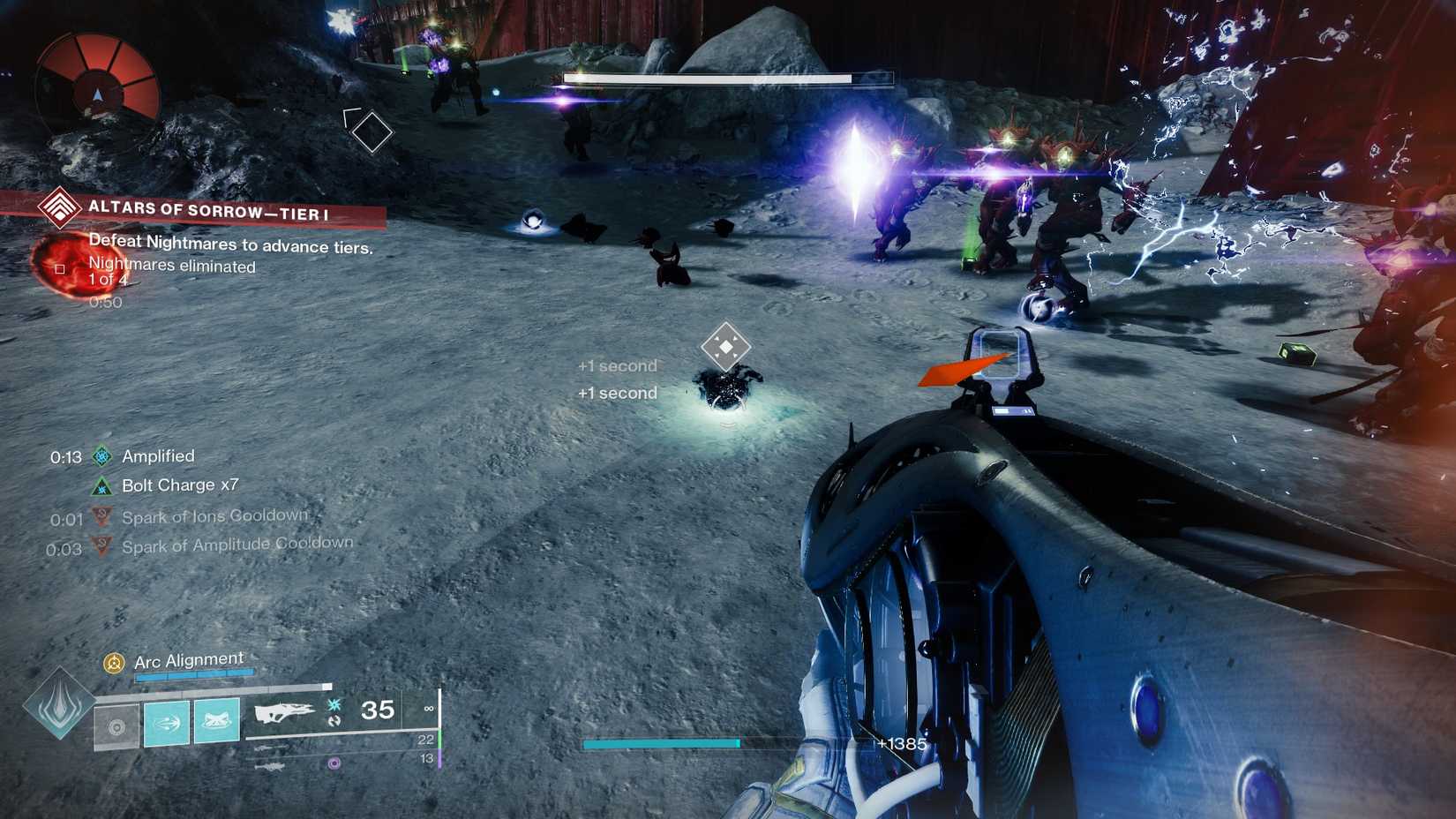
Task: Select the diamond waypoint marker onscreen
Action: click(x=371, y=130)
